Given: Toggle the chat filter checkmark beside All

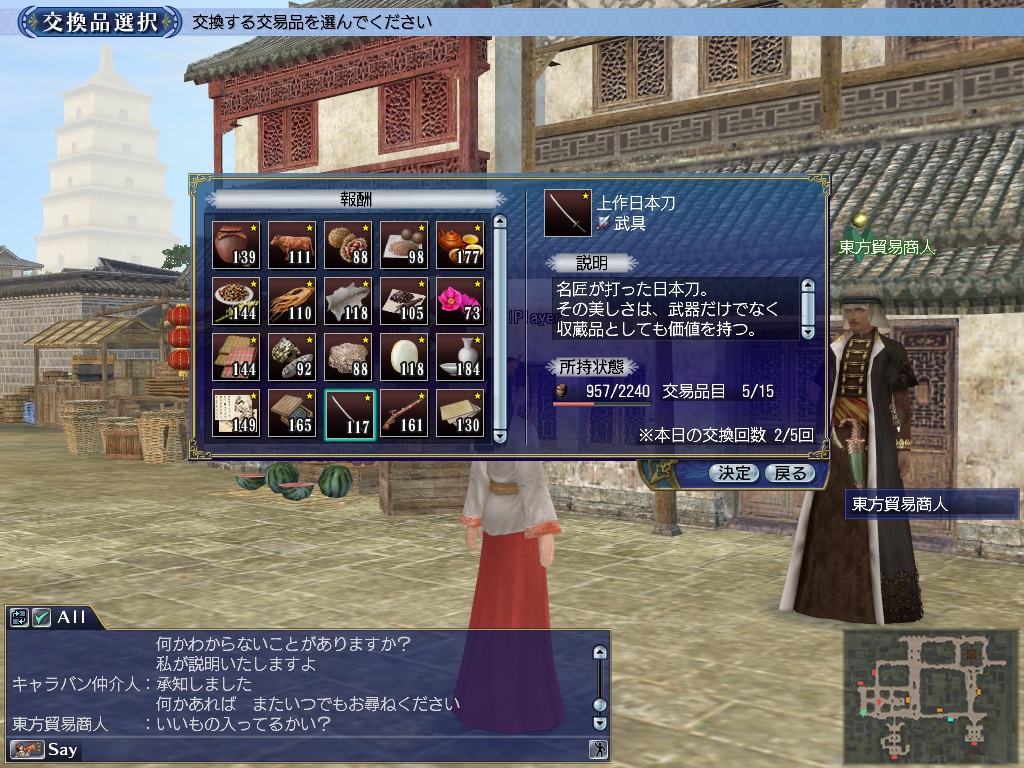Looking at the screenshot, I should [41, 617].
